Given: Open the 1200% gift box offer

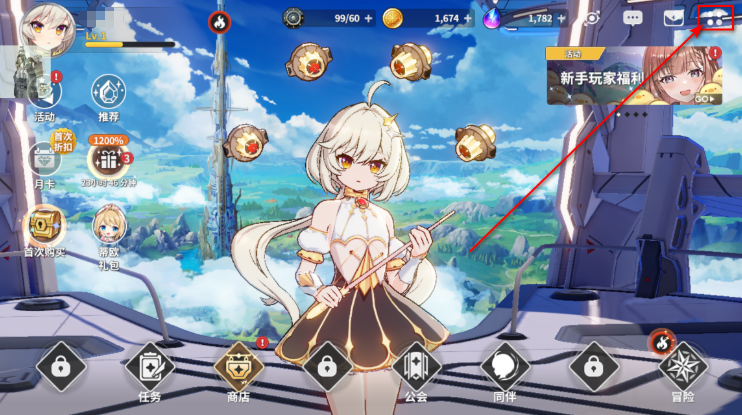Looking at the screenshot, I should [108, 158].
